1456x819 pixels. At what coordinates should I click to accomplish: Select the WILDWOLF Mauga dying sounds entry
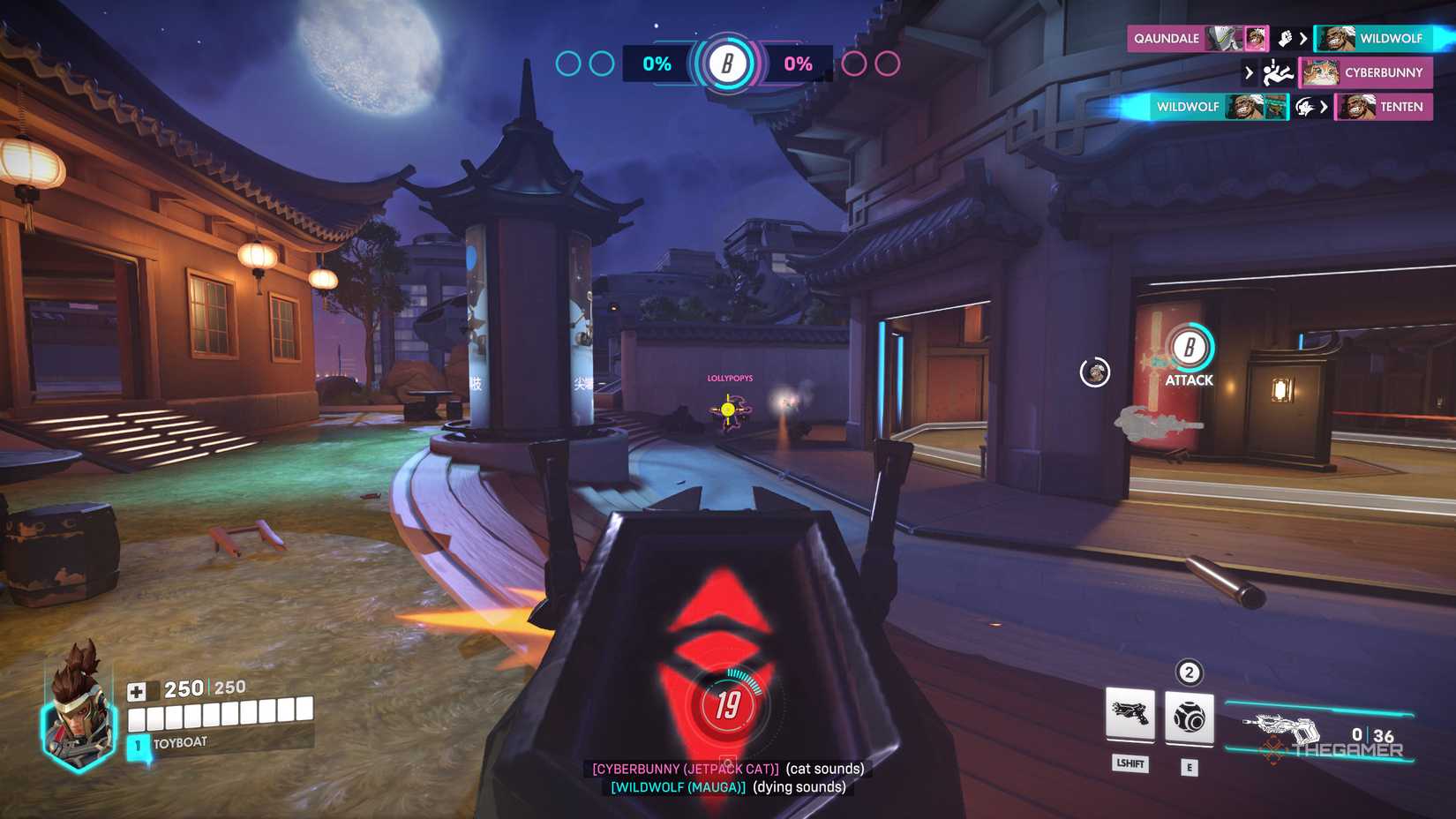(x=725, y=786)
